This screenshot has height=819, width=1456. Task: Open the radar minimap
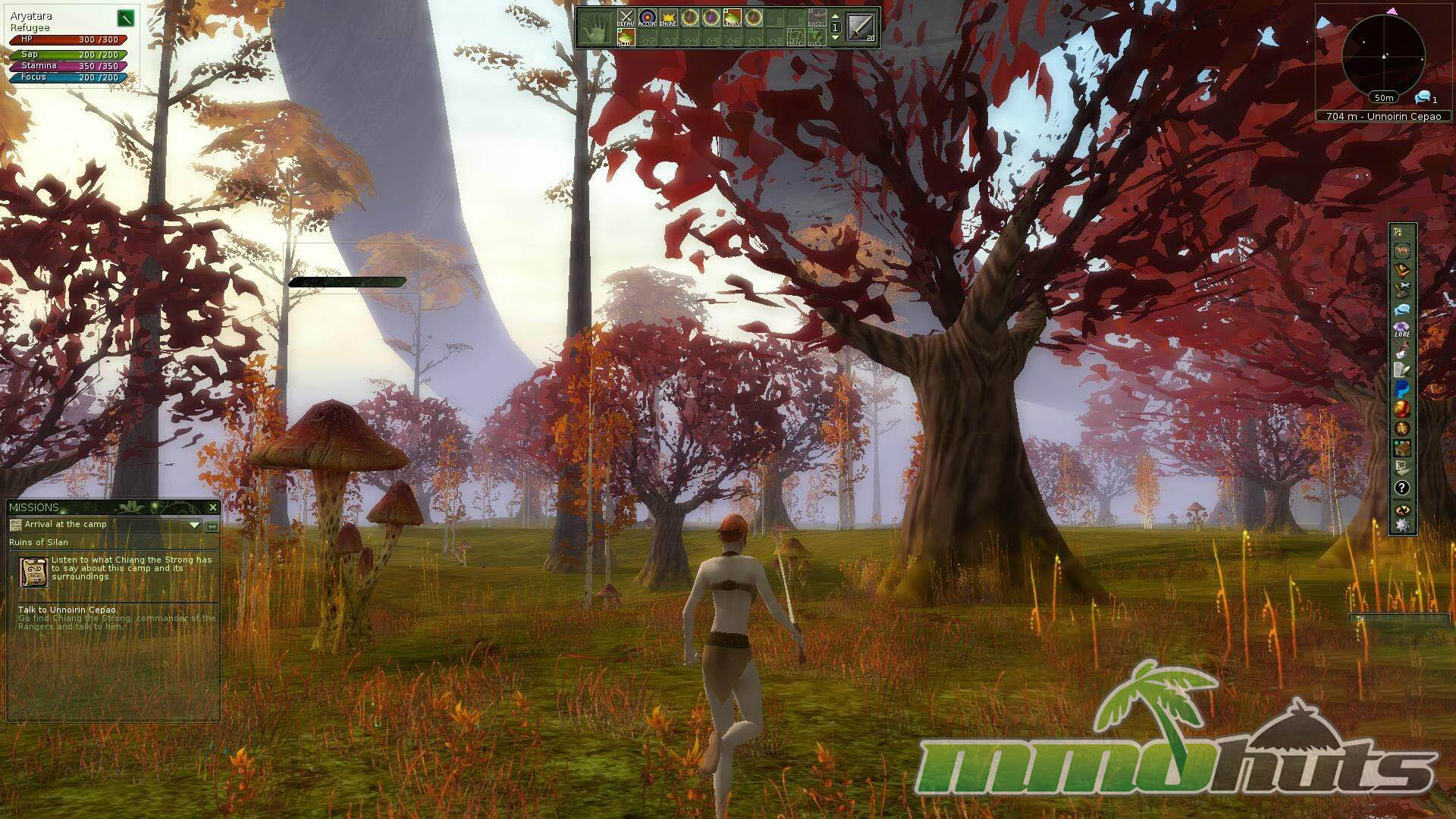(1383, 55)
